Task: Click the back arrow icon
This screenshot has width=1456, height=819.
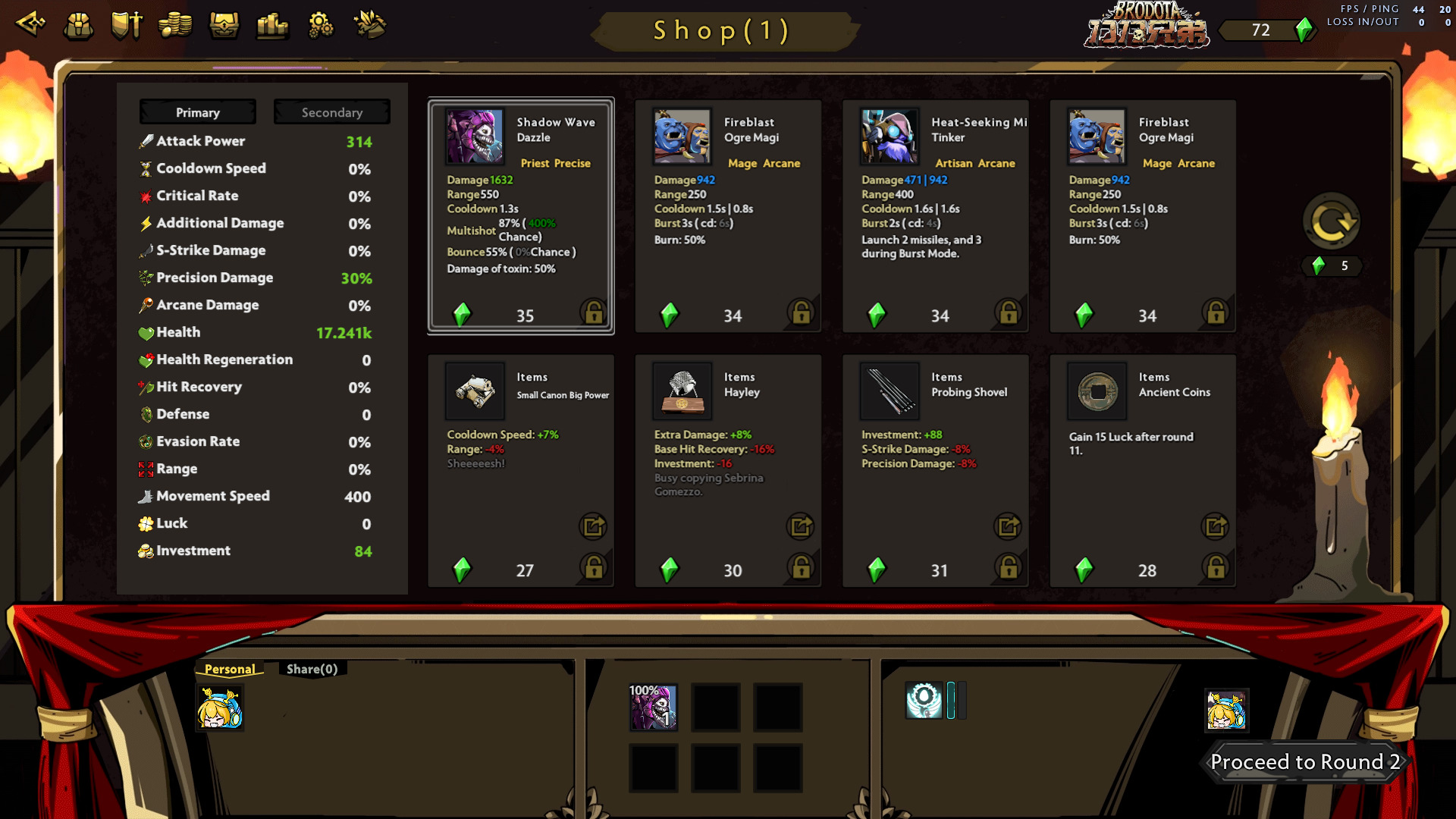Action: [31, 24]
